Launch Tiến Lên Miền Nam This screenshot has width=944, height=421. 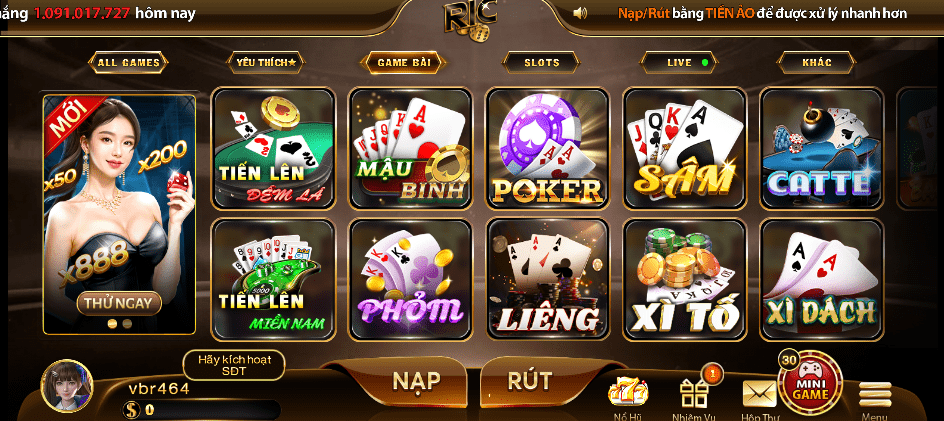(274, 279)
